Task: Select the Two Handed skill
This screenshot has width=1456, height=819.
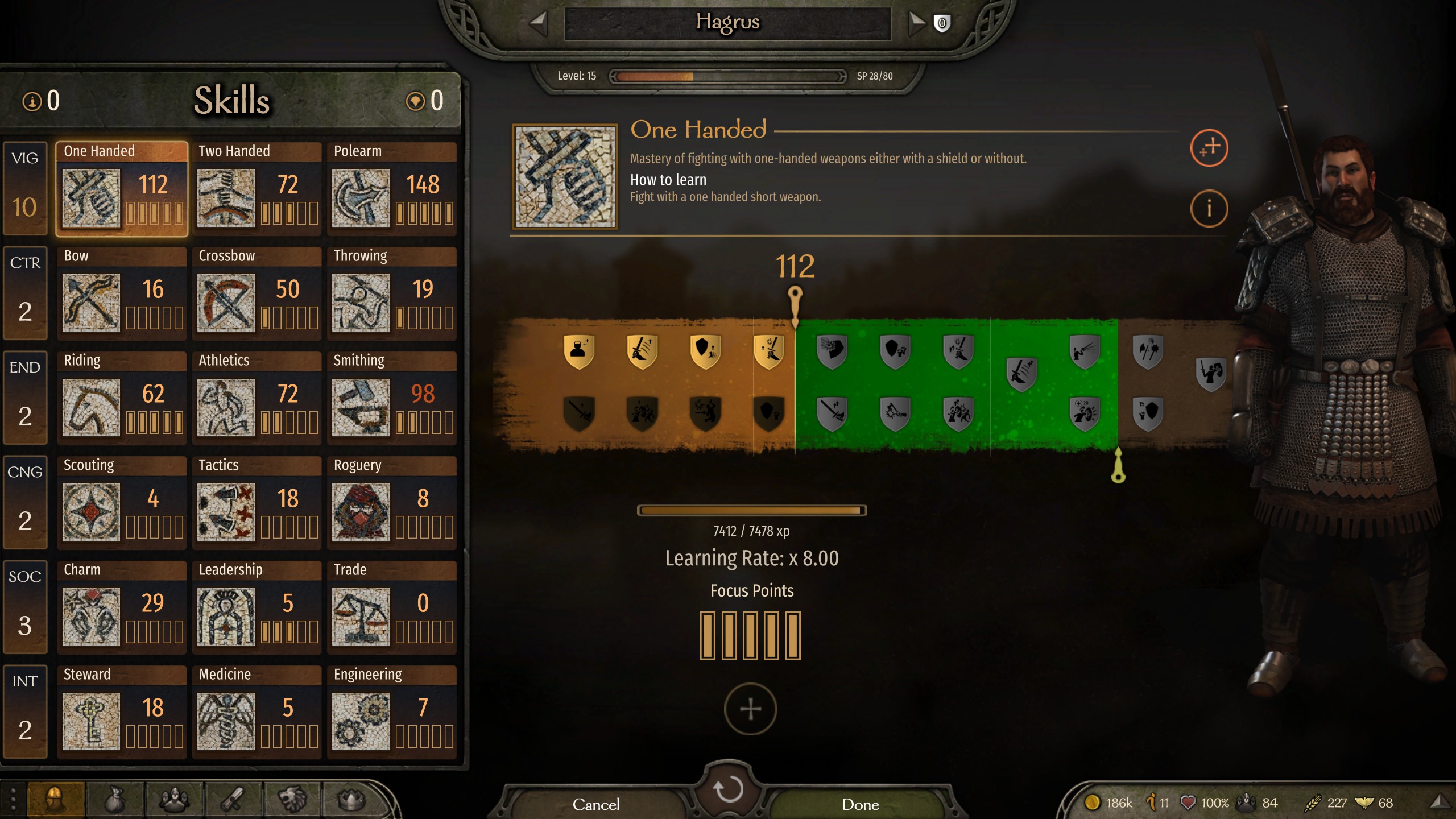Action: pyautogui.click(x=257, y=189)
